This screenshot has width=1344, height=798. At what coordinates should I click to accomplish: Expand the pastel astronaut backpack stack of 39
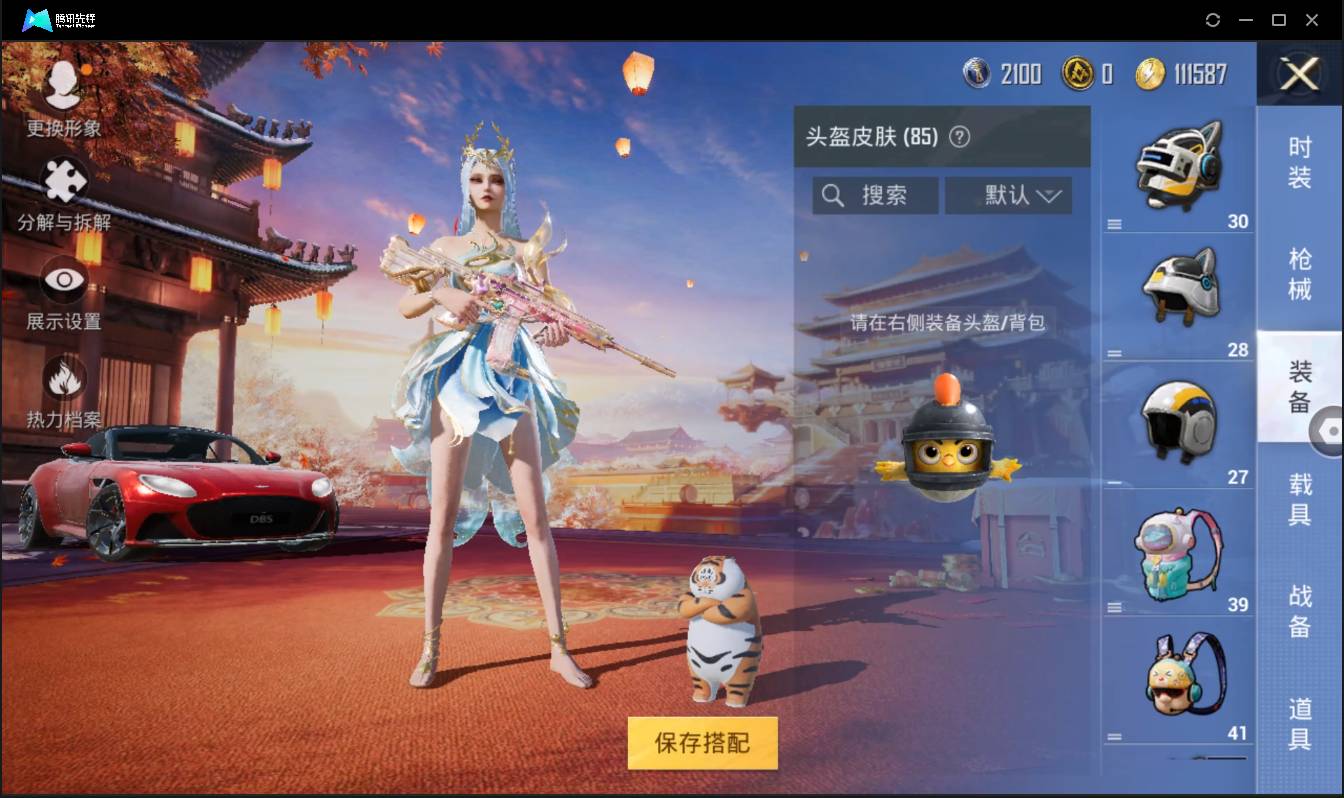click(x=1114, y=606)
